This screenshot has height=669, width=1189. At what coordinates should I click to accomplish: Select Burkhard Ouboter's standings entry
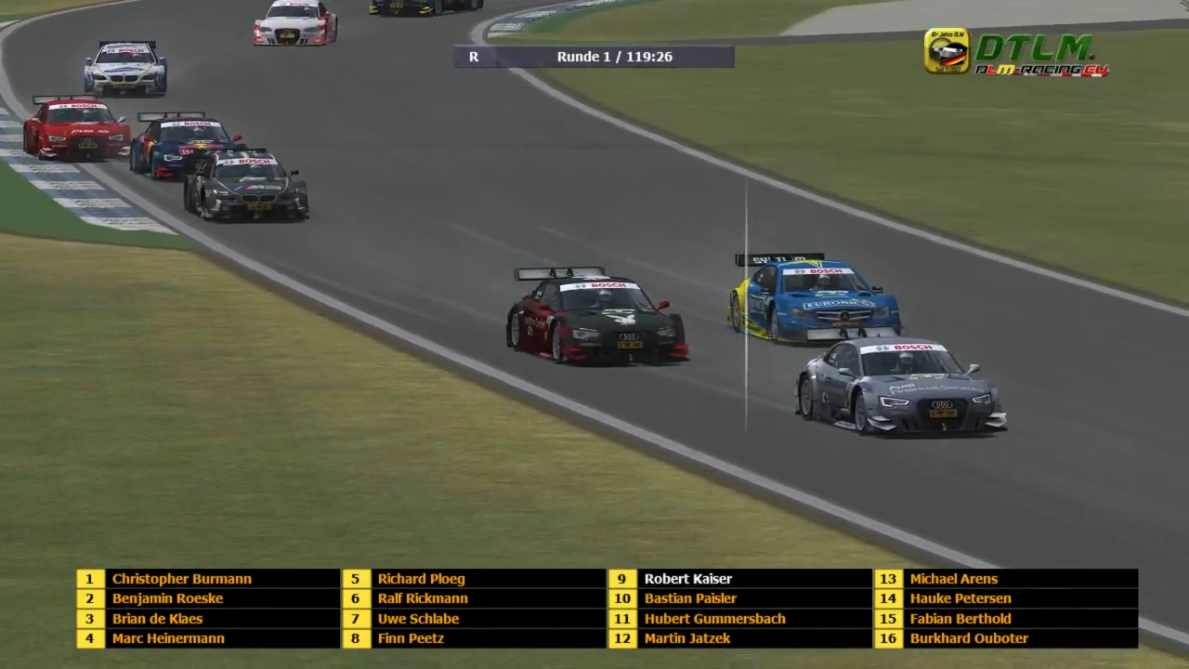(x=968, y=639)
